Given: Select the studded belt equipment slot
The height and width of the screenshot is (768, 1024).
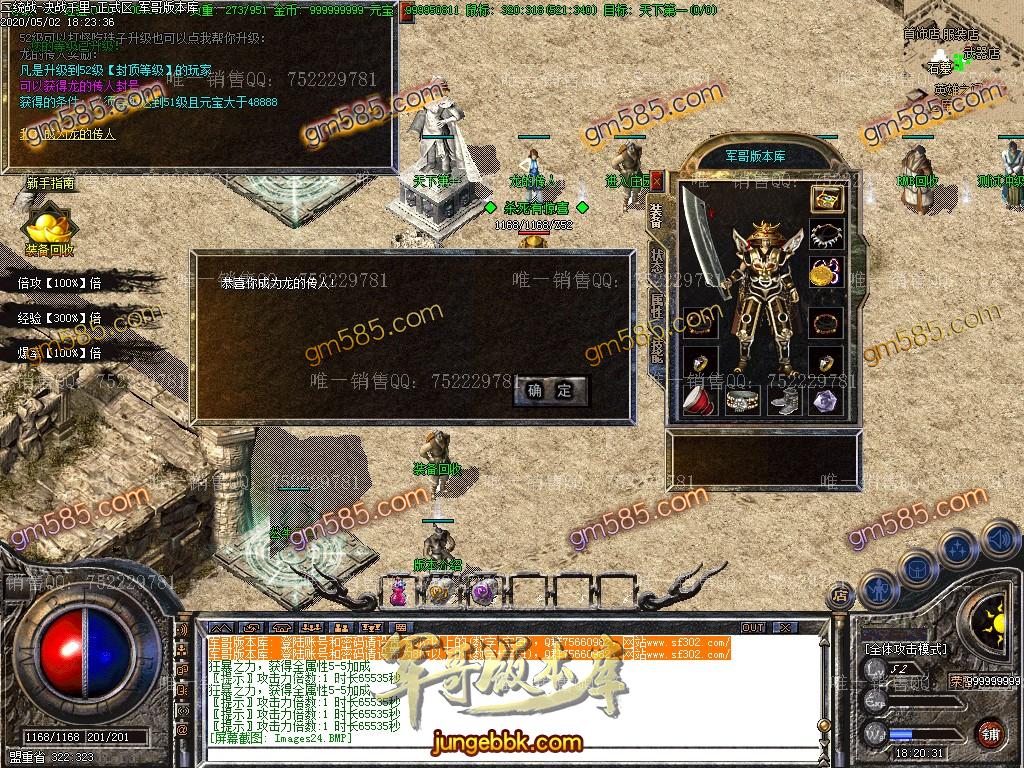Looking at the screenshot, I should click(x=740, y=401).
